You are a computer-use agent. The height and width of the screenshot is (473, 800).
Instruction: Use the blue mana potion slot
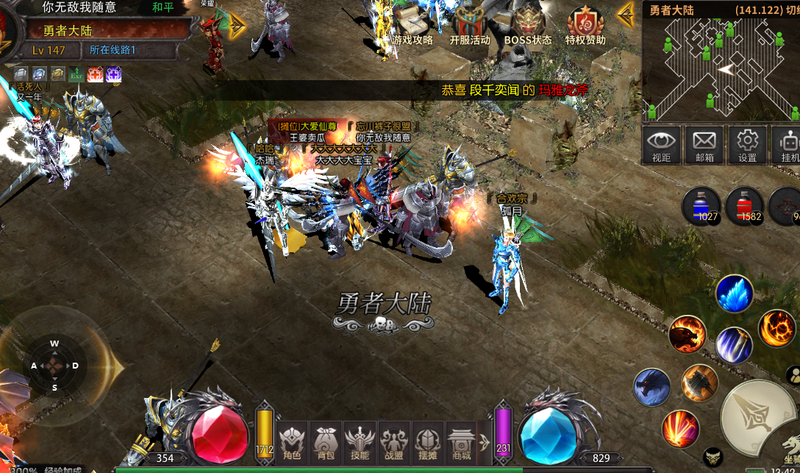(701, 206)
